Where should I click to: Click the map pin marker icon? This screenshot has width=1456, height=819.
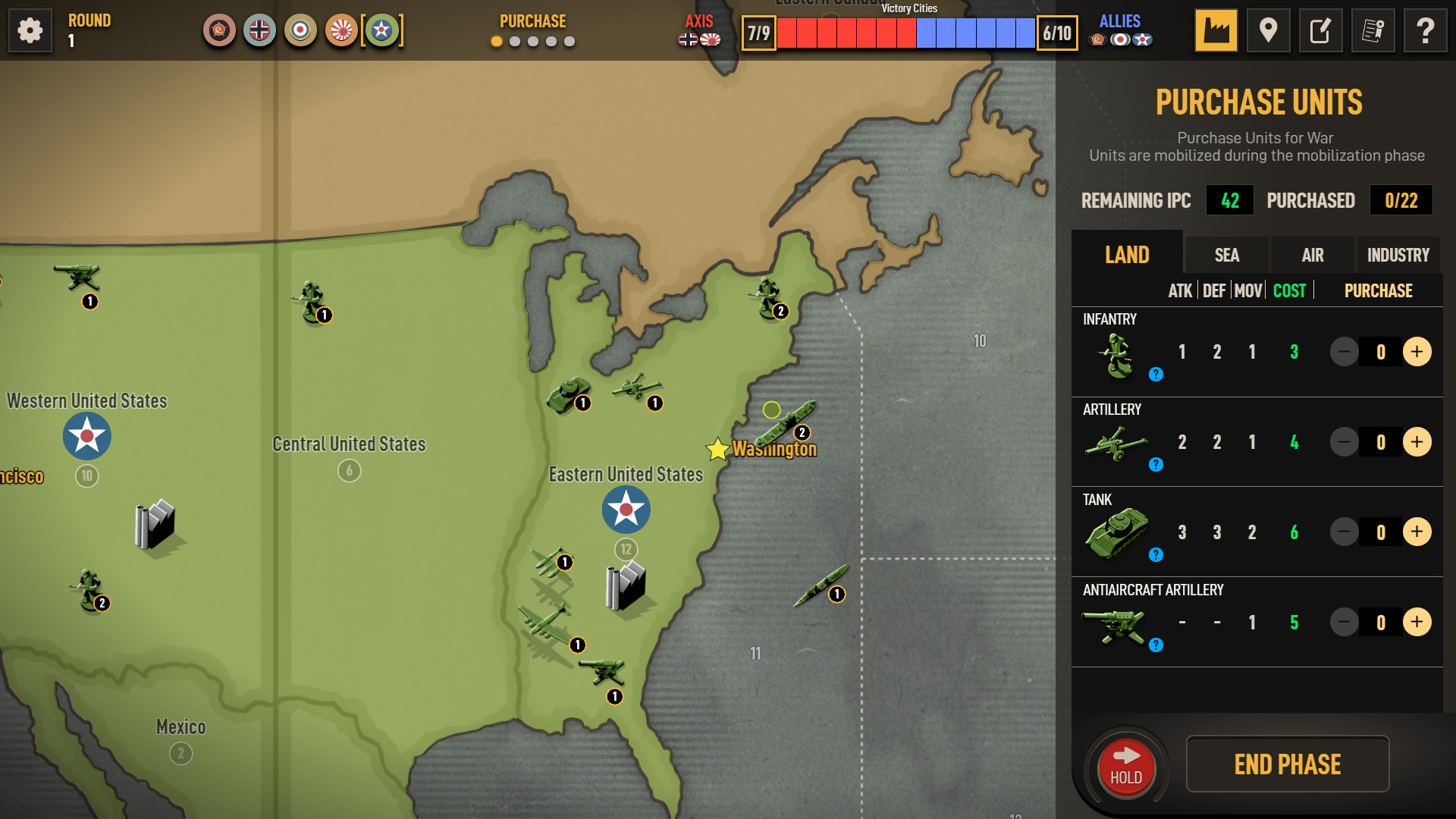[x=1269, y=30]
